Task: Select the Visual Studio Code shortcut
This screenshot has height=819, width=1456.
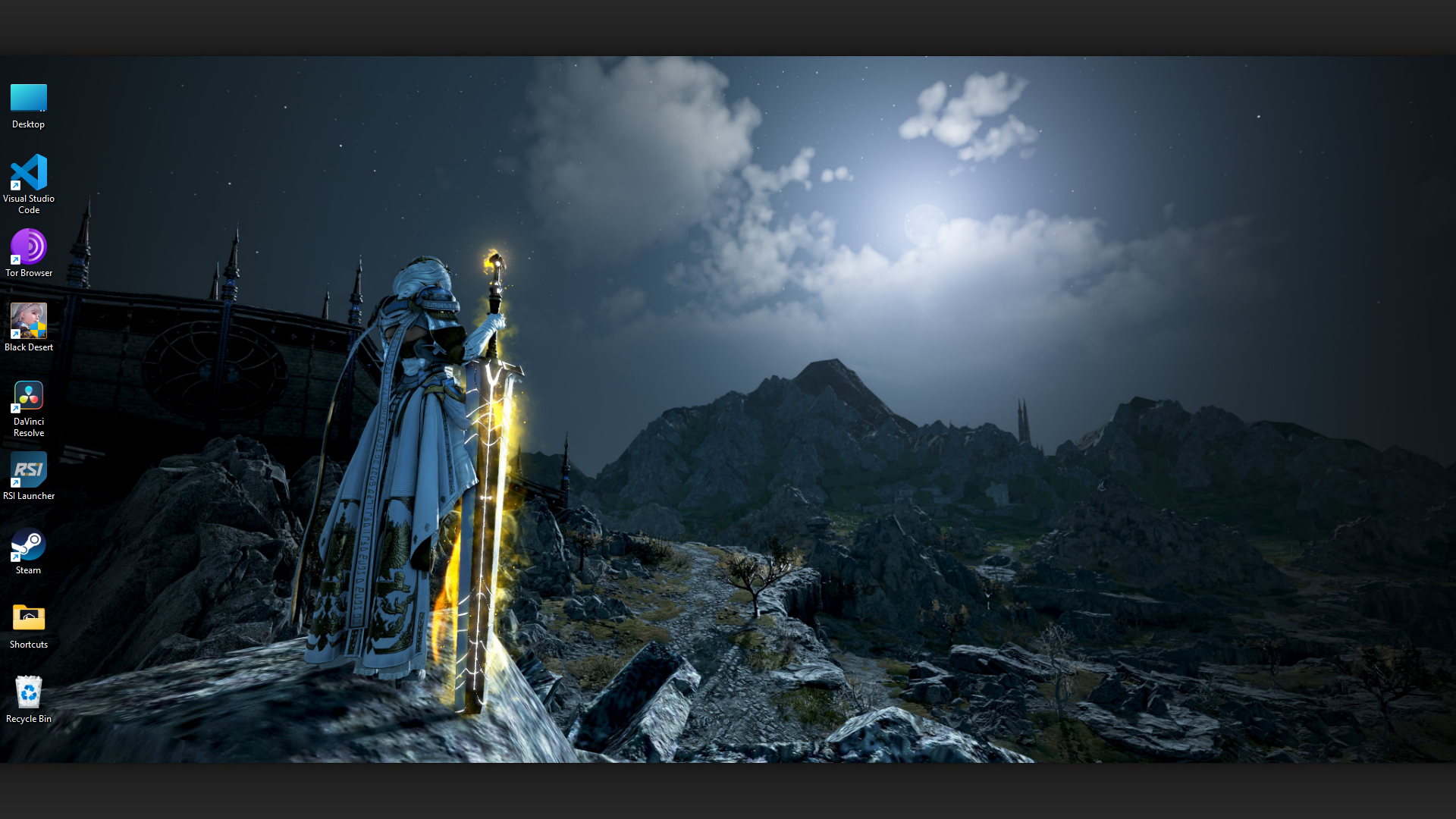Action: pos(28,174)
